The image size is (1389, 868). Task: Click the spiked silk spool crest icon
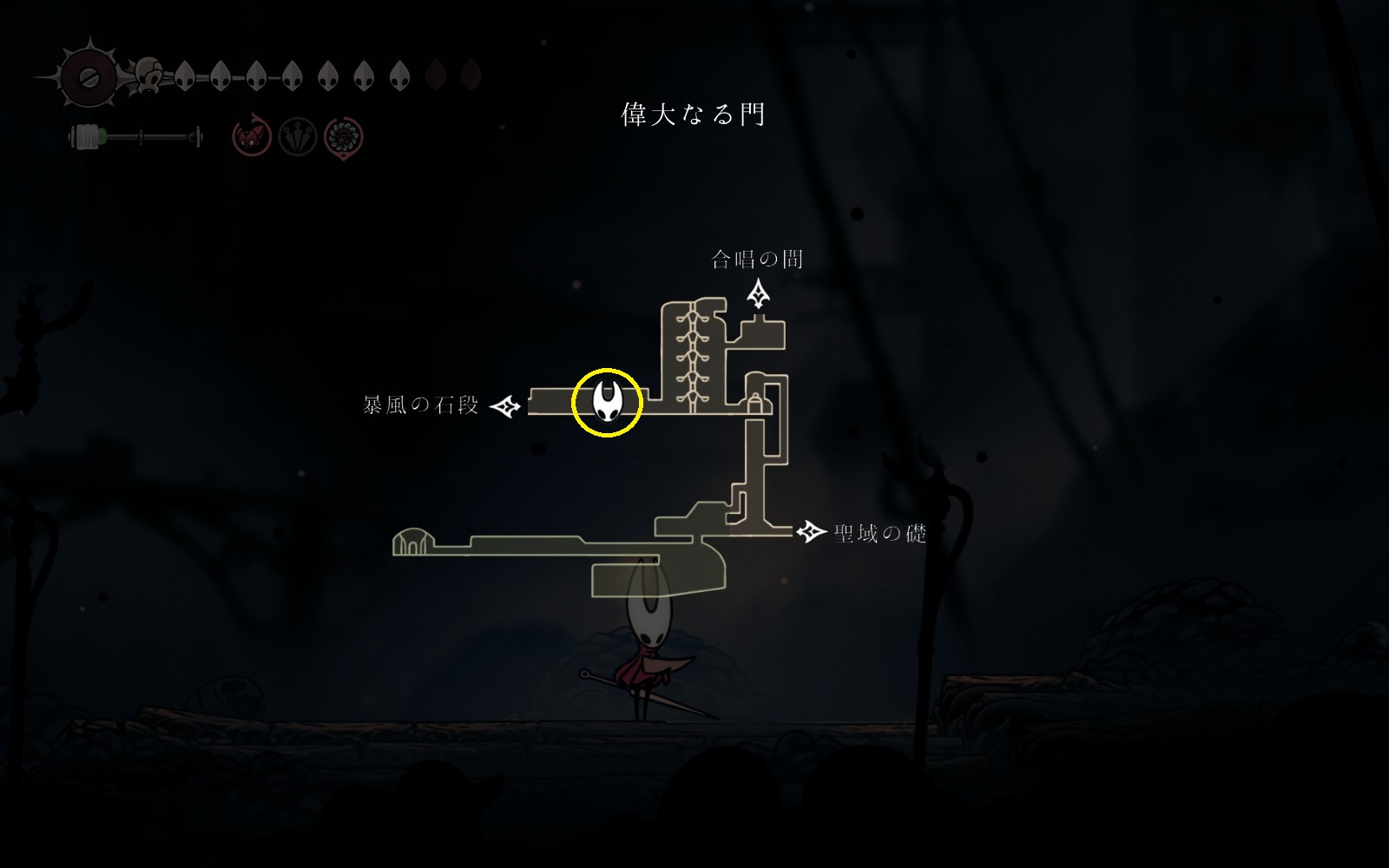coord(88,76)
